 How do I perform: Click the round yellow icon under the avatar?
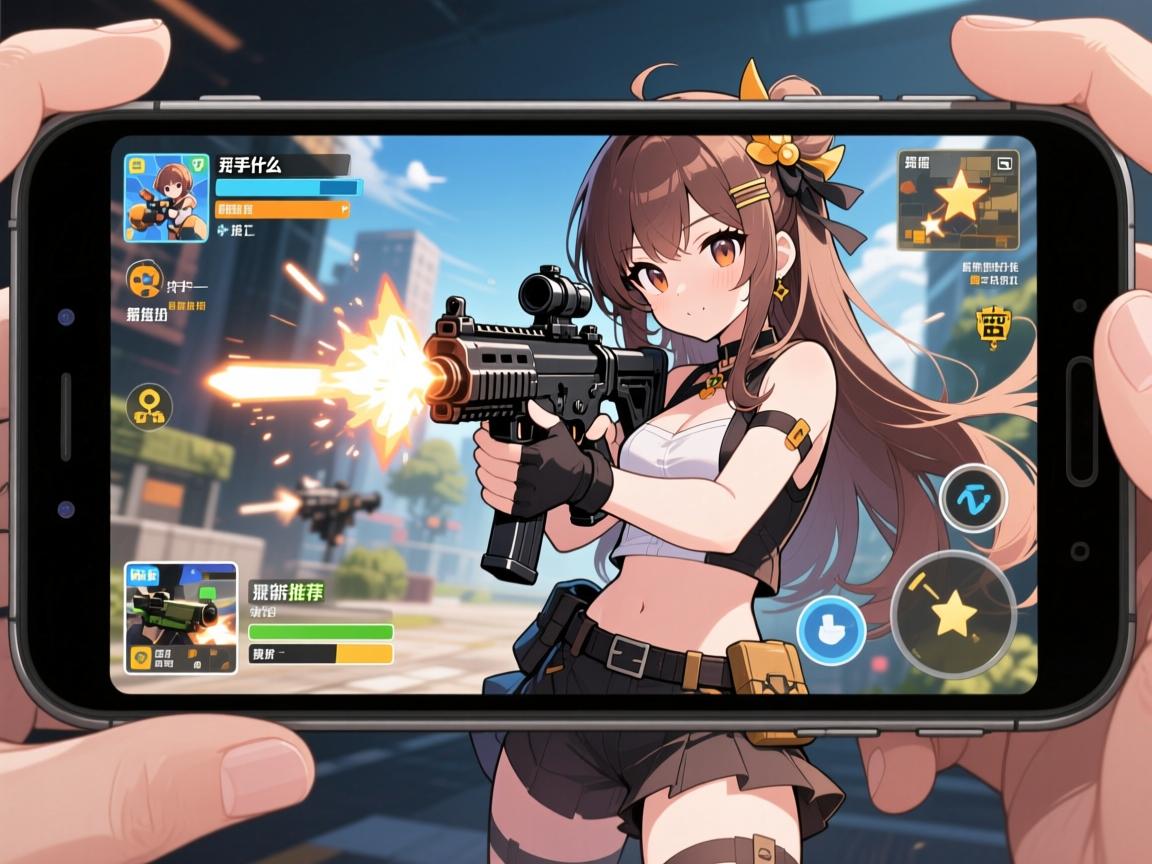click(145, 280)
